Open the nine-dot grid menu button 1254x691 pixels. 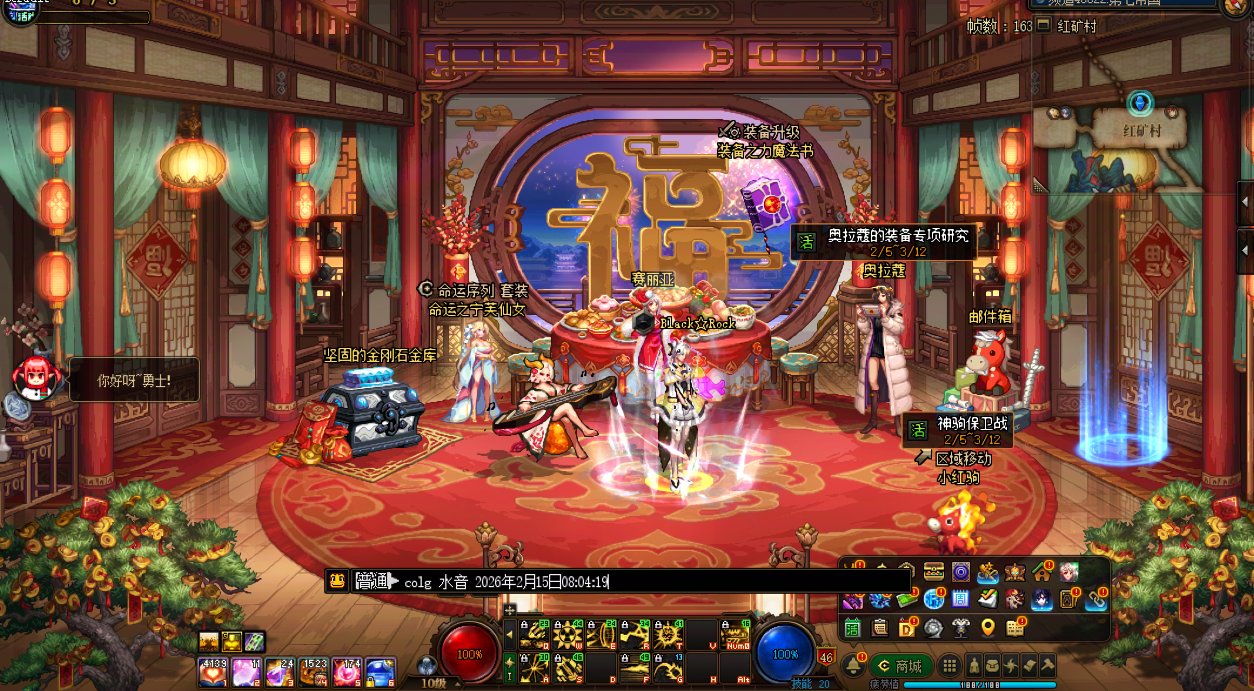click(949, 666)
